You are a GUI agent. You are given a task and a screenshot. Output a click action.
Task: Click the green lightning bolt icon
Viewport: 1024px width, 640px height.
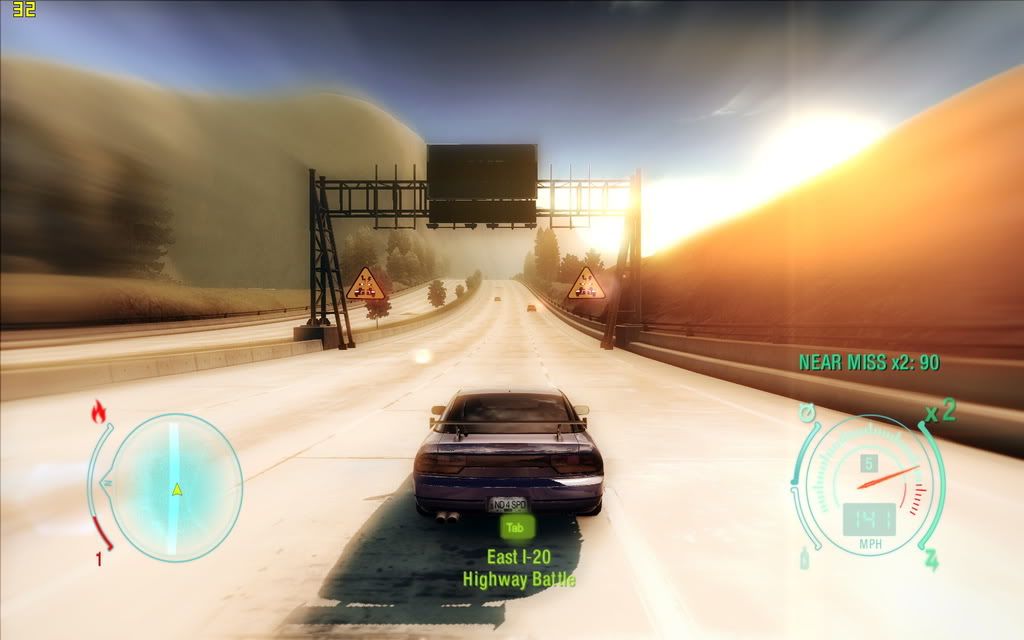pyautogui.click(x=931, y=559)
